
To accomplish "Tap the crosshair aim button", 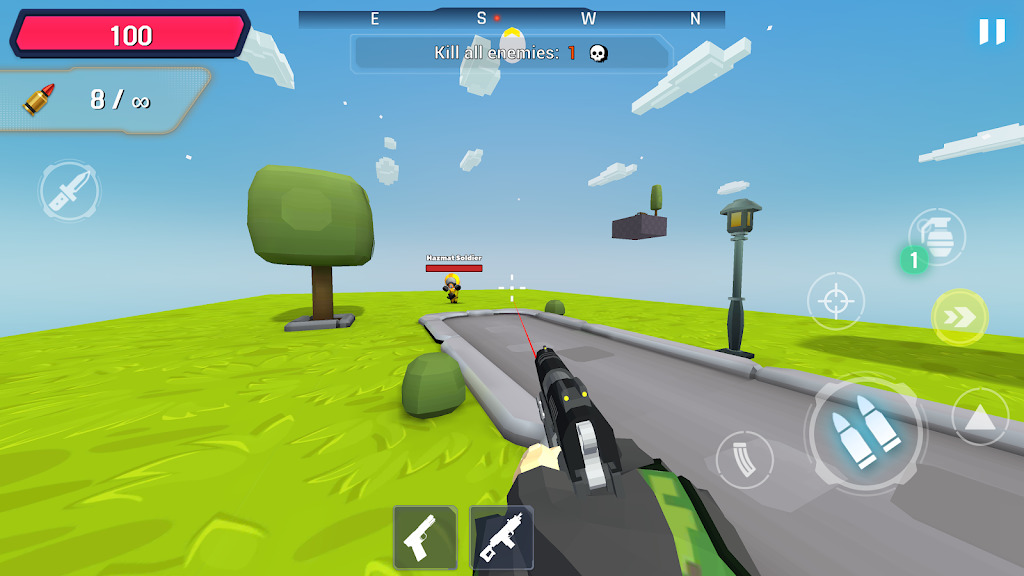I will click(x=835, y=300).
